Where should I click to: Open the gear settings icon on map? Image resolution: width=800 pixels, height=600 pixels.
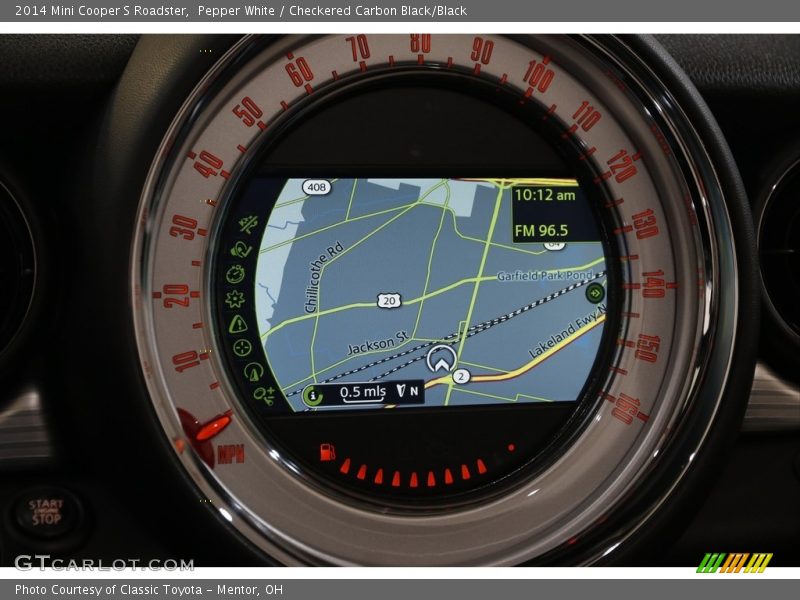(235, 299)
